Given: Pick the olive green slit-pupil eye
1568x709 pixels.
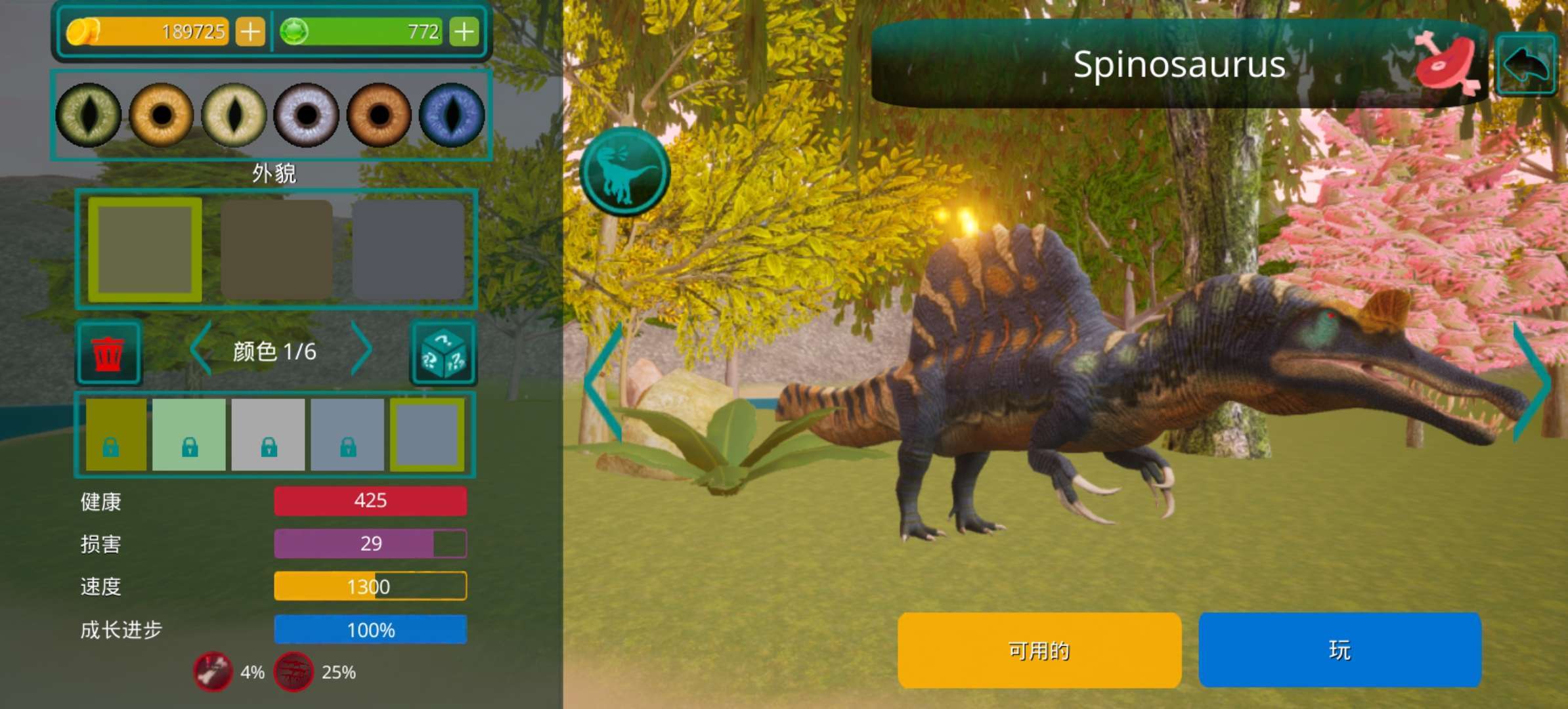Looking at the screenshot, I should [89, 116].
